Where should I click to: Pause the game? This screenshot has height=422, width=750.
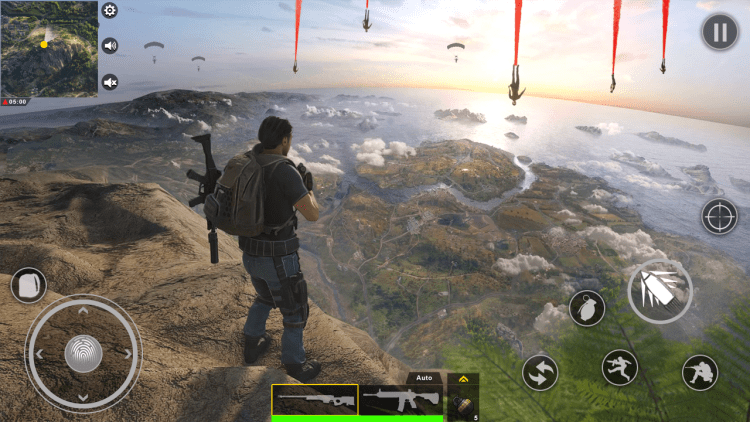pos(719,31)
